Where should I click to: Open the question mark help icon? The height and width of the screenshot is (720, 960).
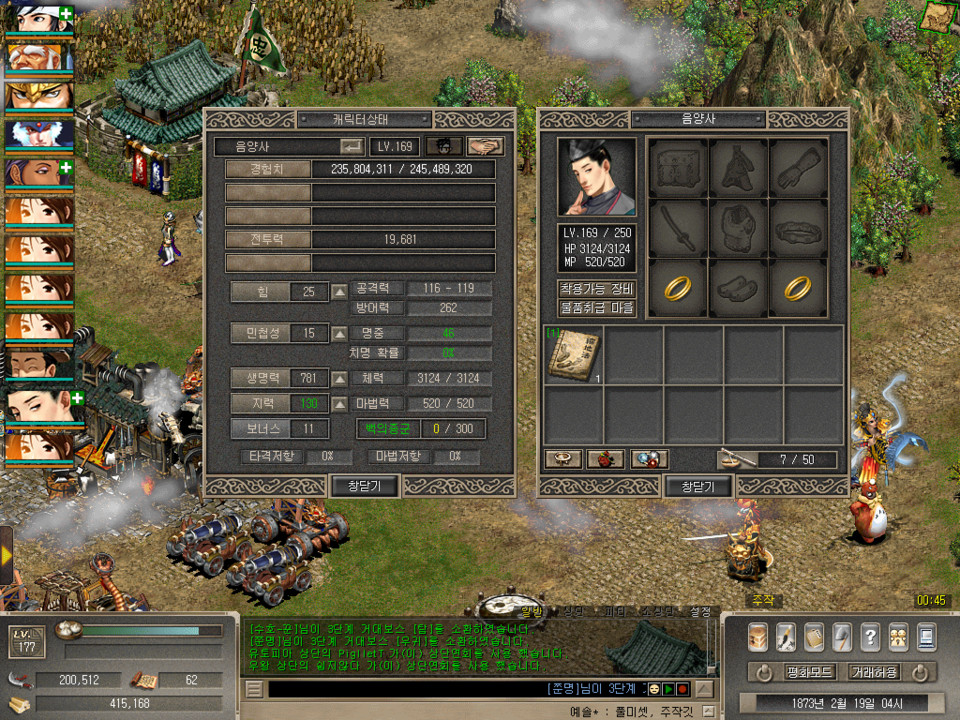870,636
